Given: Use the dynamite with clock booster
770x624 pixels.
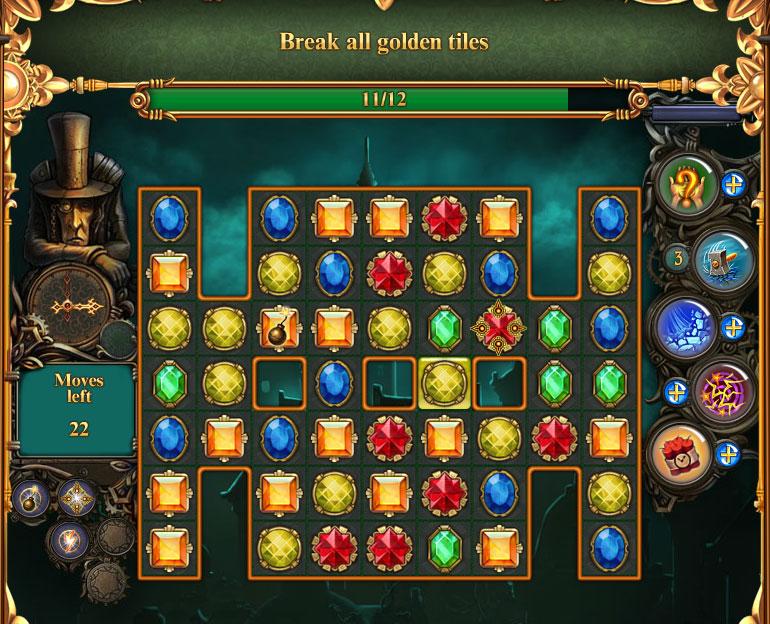Looking at the screenshot, I should click(683, 455).
